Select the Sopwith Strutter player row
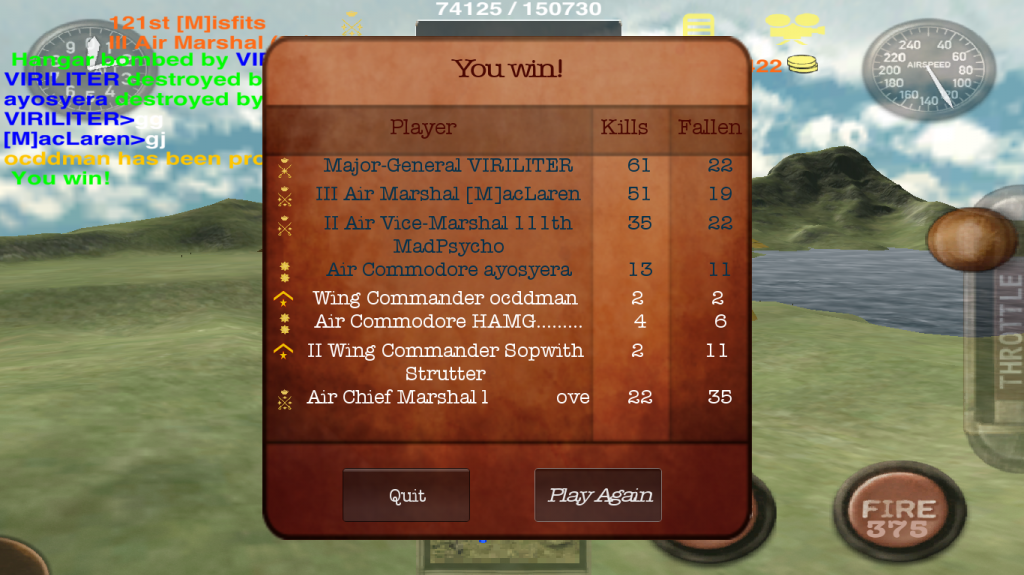This screenshot has width=1024, height=575. coord(445,361)
